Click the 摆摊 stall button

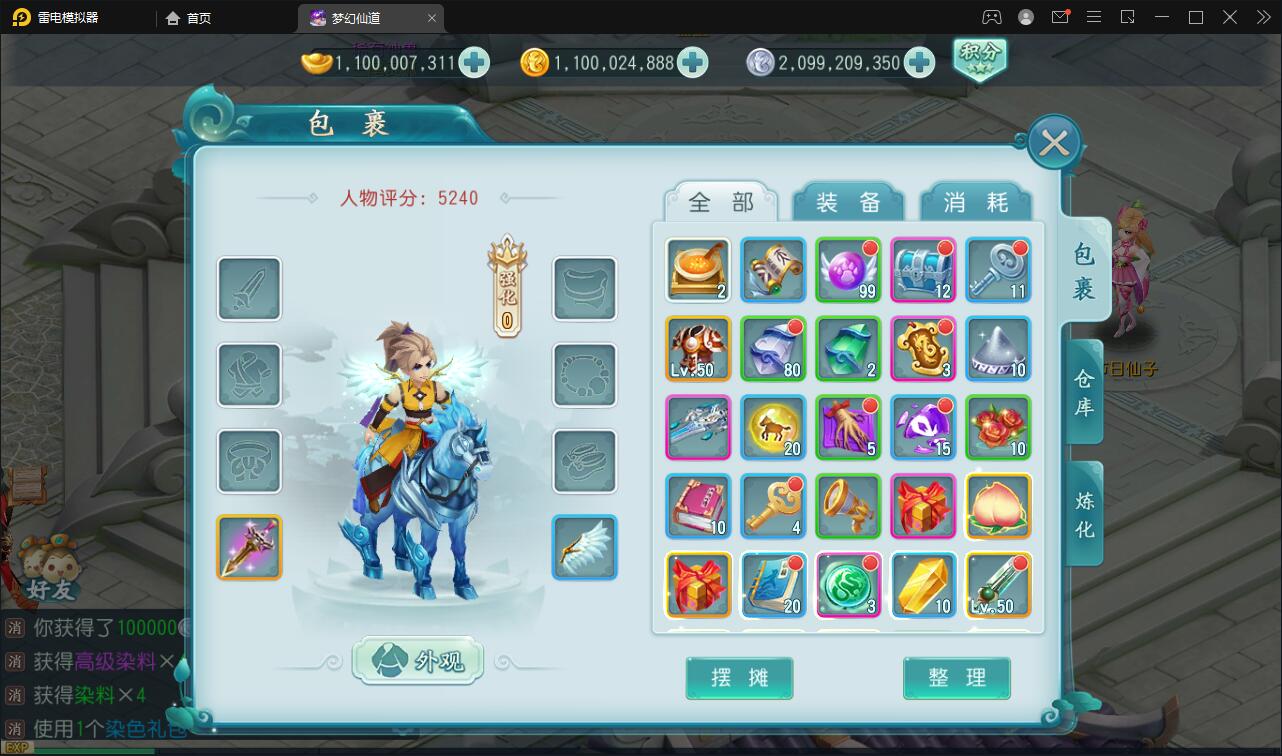tap(739, 678)
